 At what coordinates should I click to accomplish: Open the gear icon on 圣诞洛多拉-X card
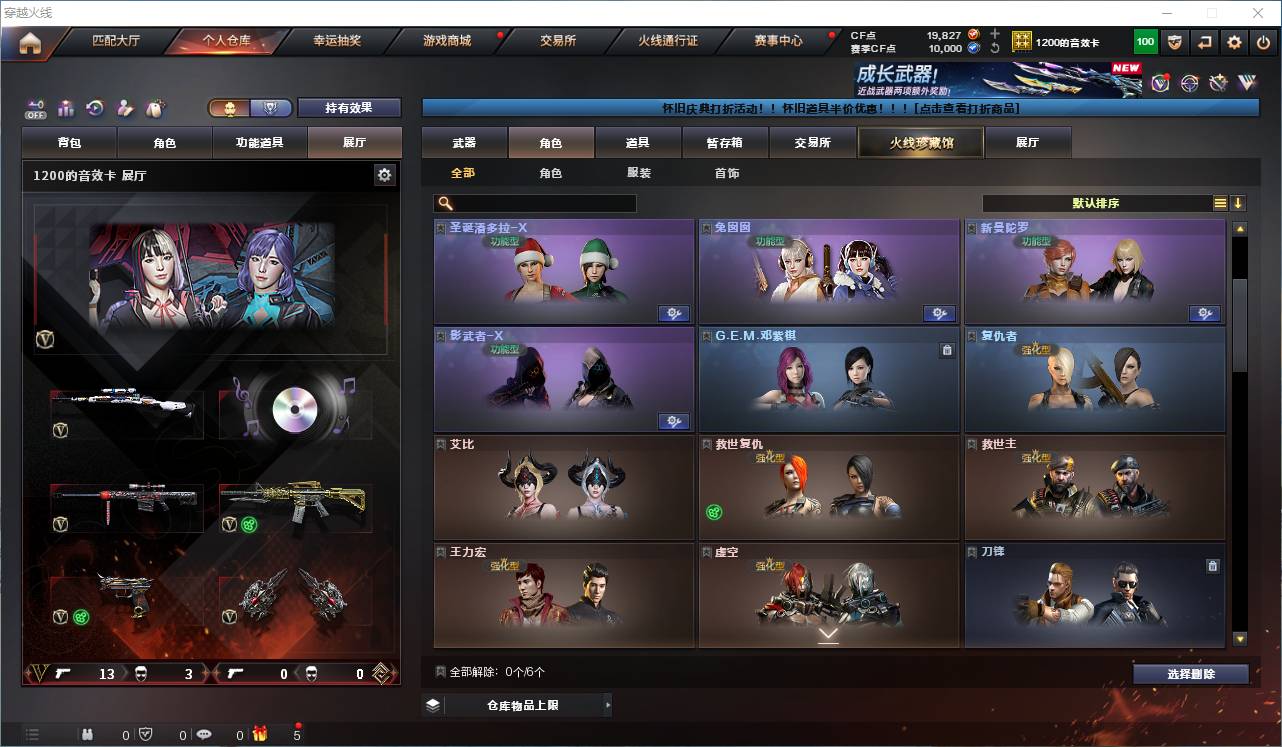coord(673,313)
